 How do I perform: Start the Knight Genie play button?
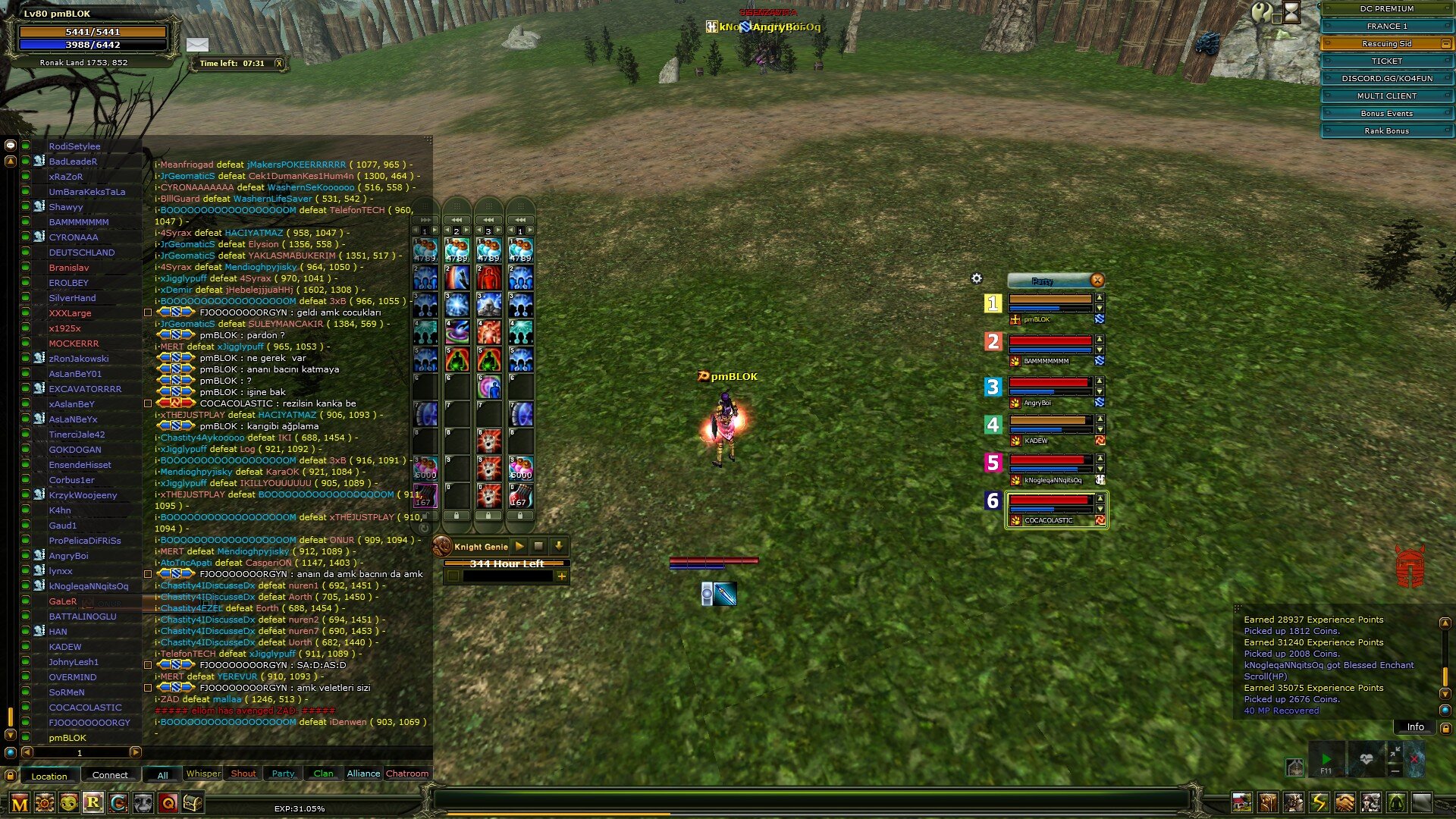point(519,546)
